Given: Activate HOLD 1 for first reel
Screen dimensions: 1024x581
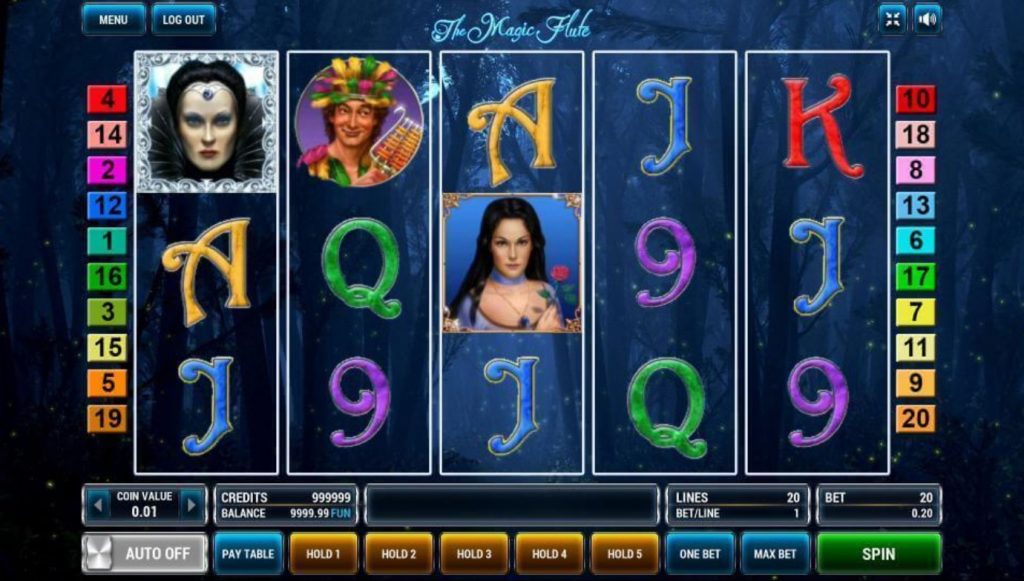Looking at the screenshot, I should click(x=323, y=553).
